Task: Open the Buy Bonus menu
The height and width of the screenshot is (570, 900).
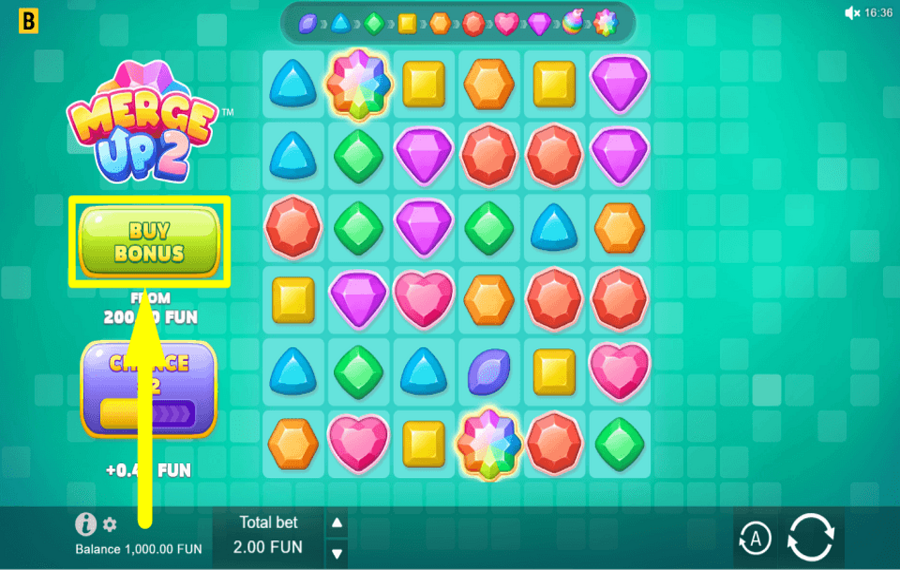Action: click(x=149, y=241)
